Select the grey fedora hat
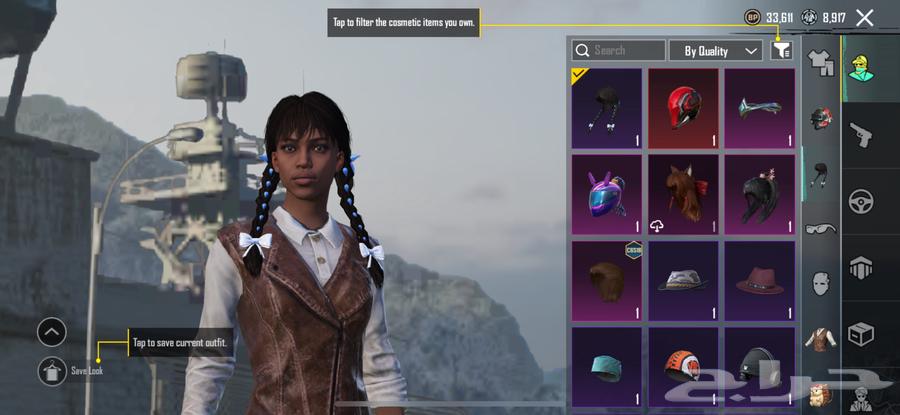The image size is (900, 415). click(683, 280)
